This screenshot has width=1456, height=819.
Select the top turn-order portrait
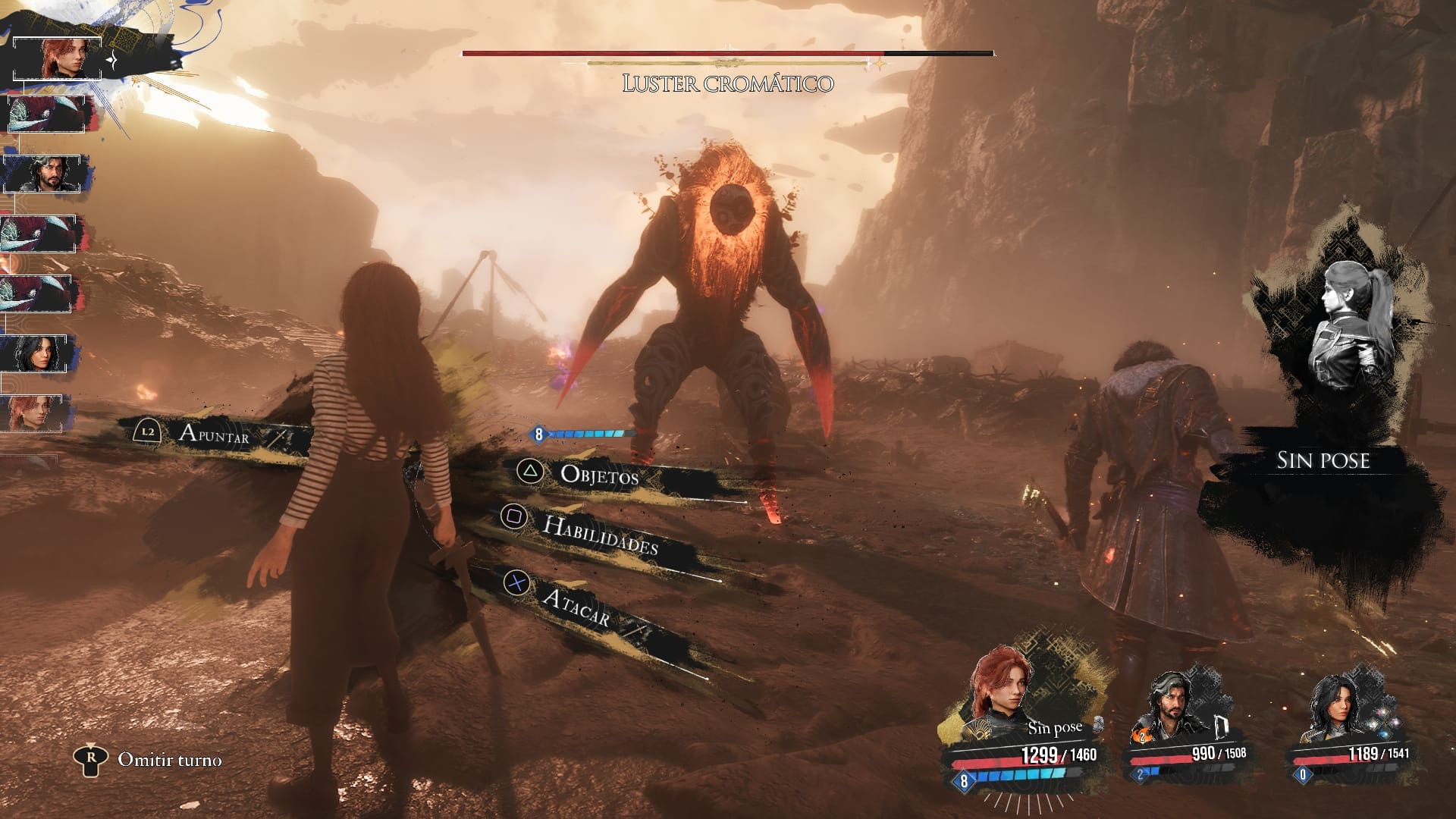click(x=58, y=58)
